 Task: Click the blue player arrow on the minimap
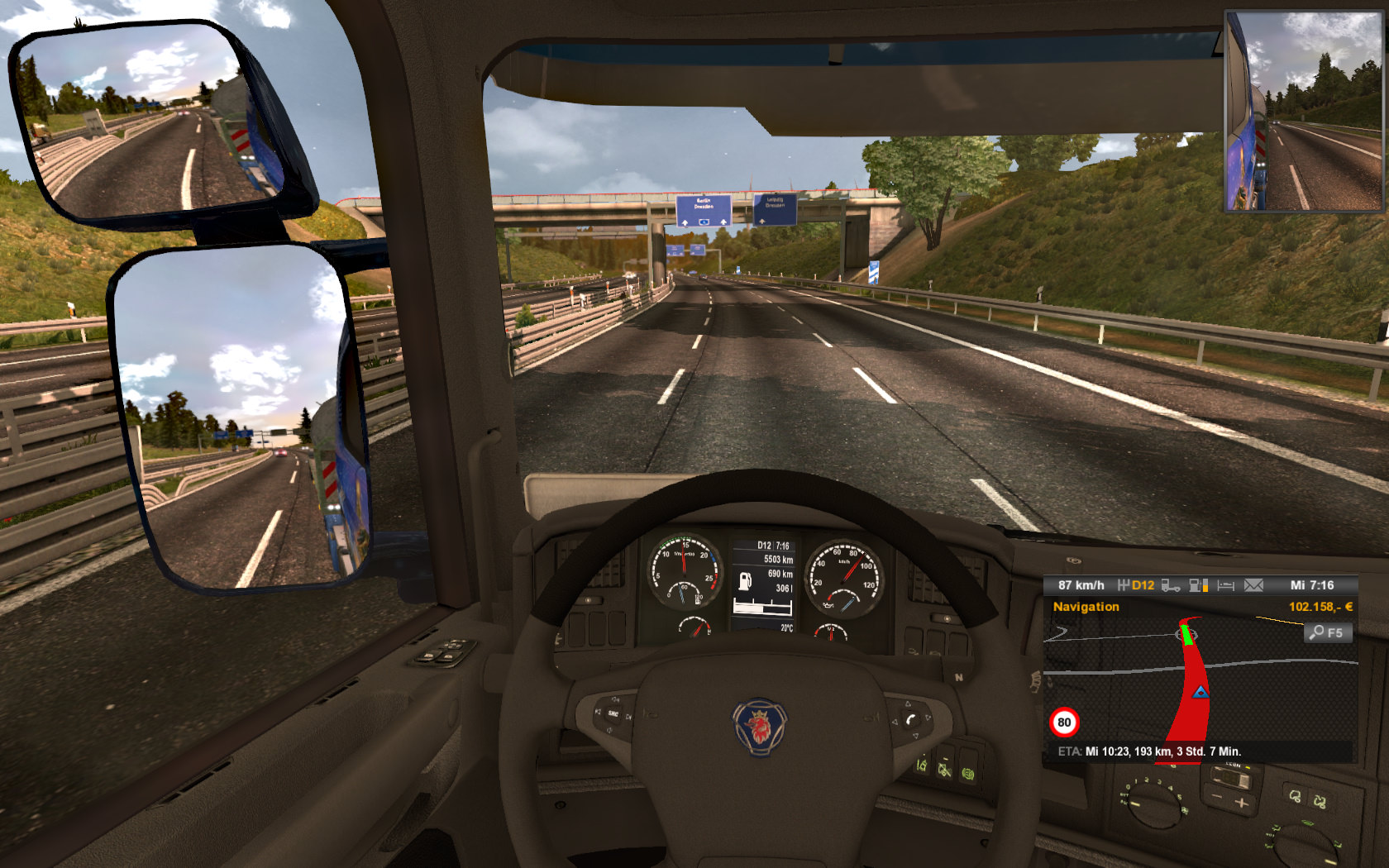pos(1200,691)
